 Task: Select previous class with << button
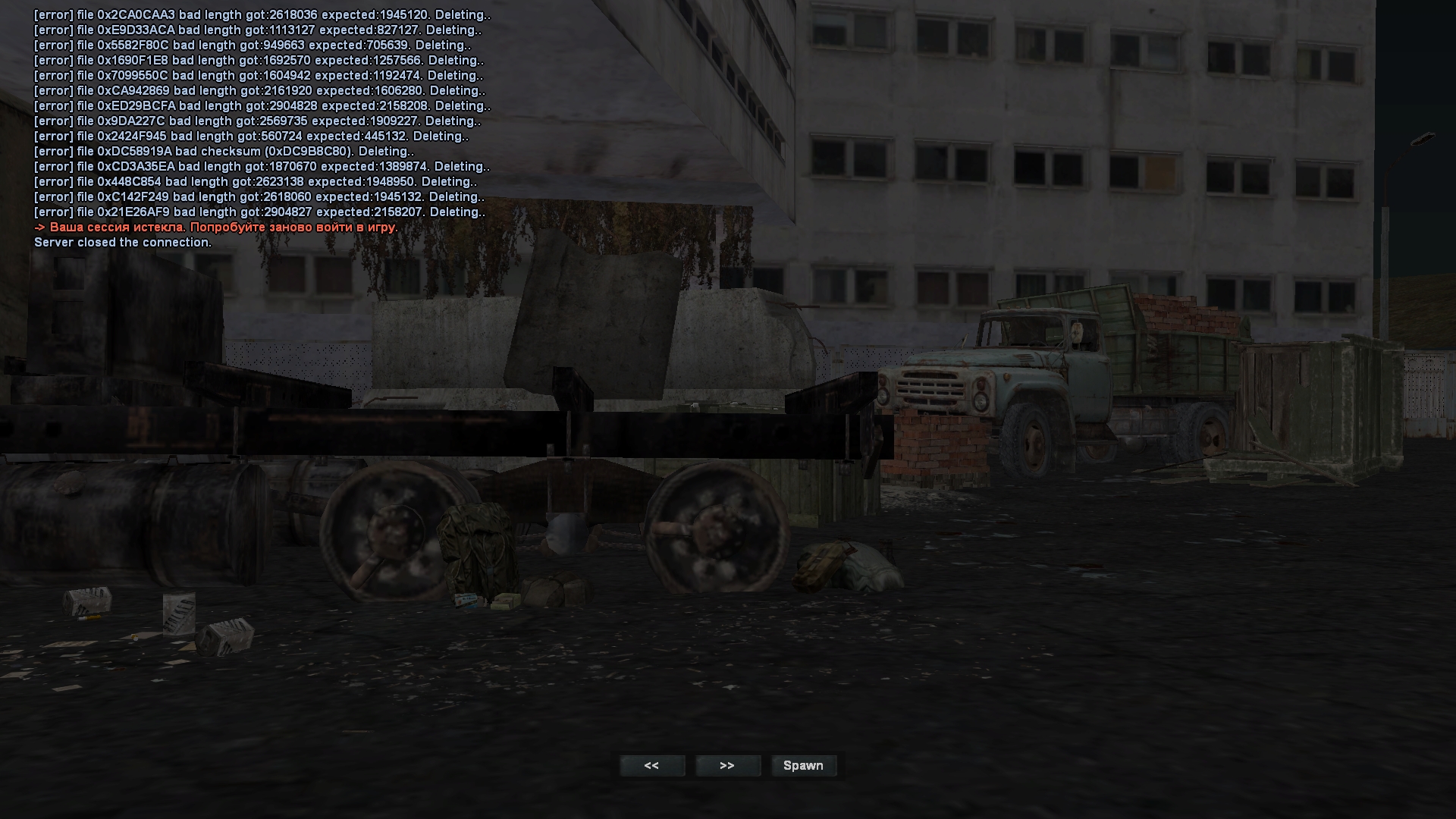(651, 766)
